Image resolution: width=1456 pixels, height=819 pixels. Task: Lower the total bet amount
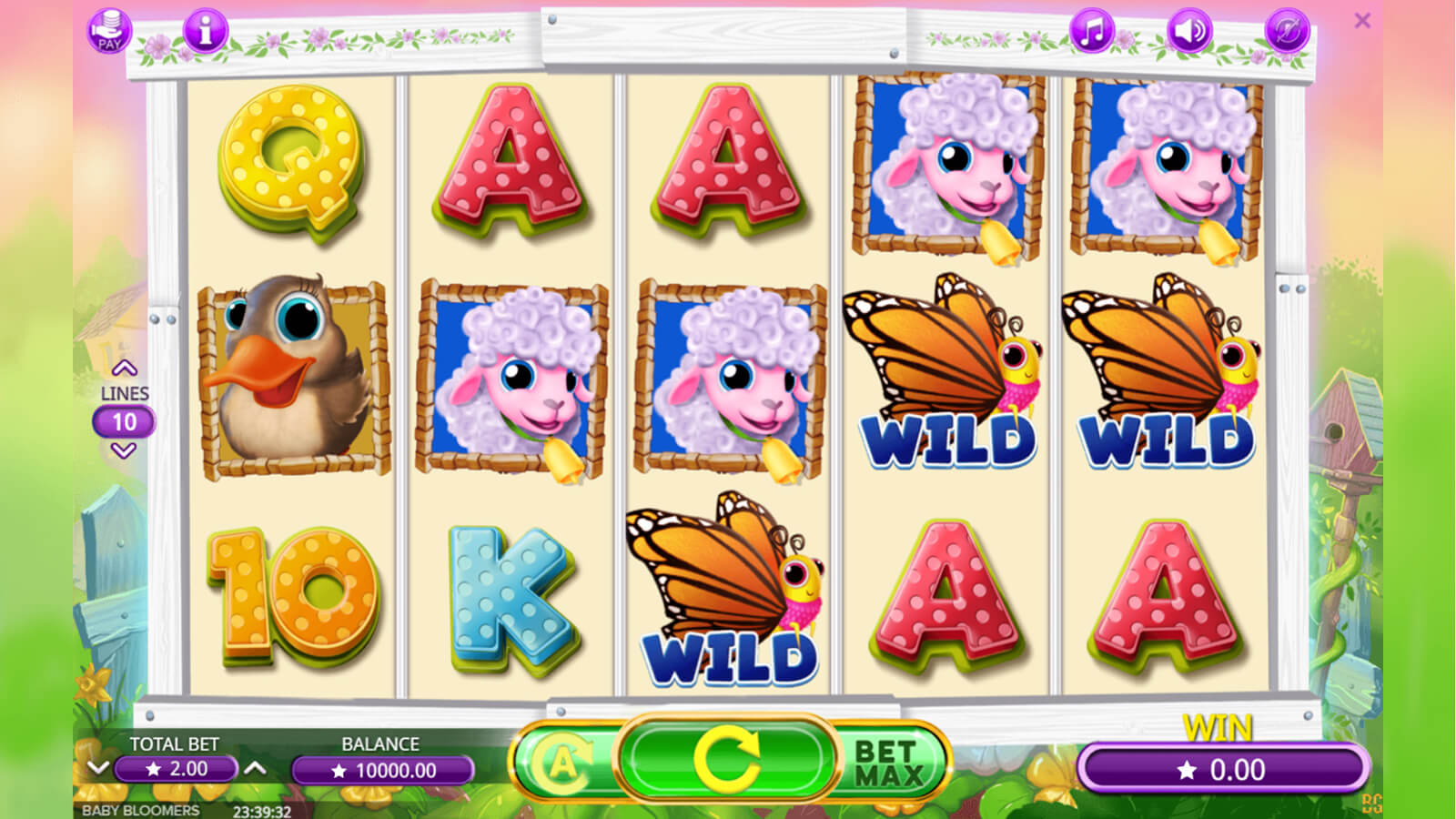point(98,769)
